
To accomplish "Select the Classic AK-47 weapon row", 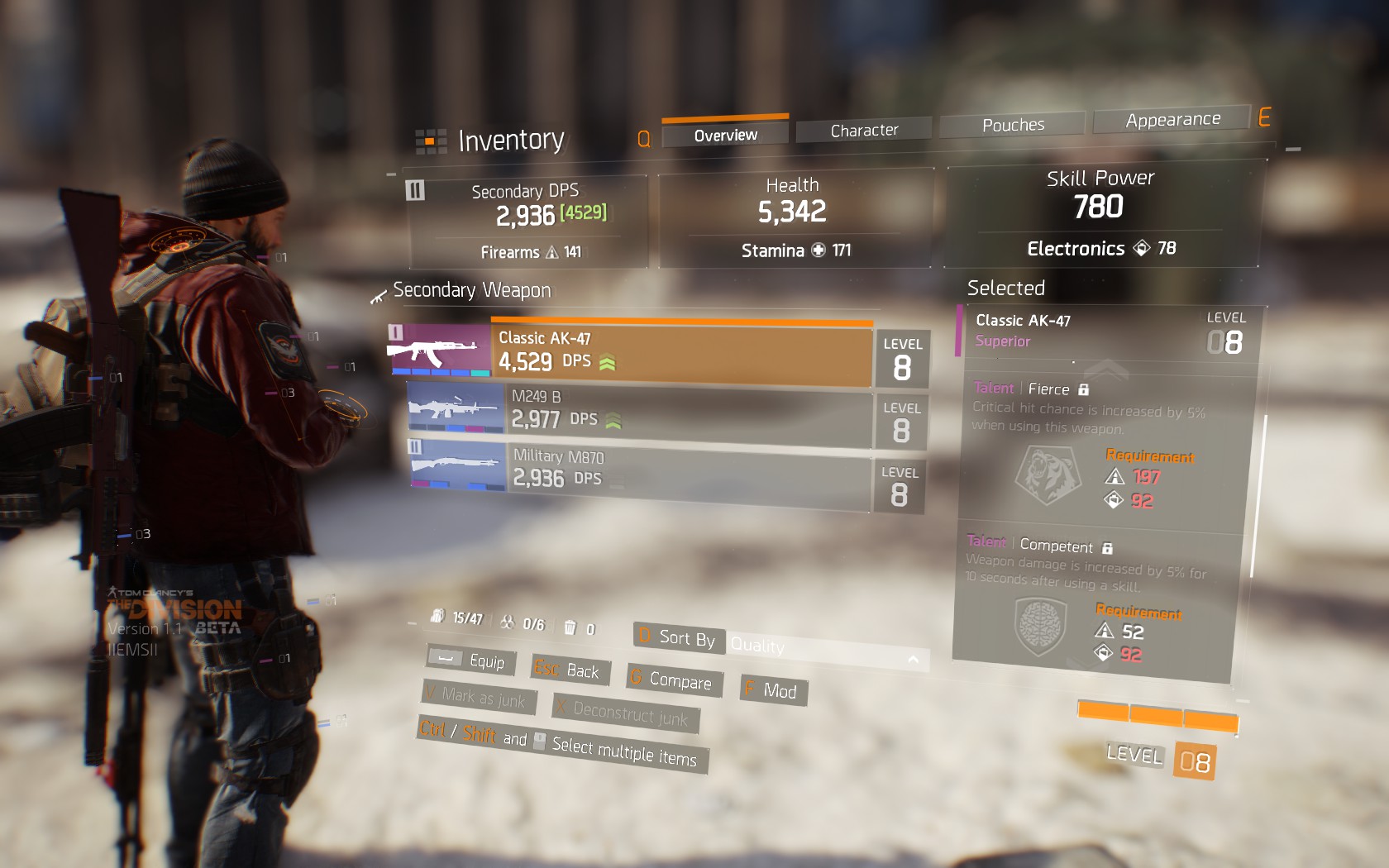I will [x=681, y=351].
